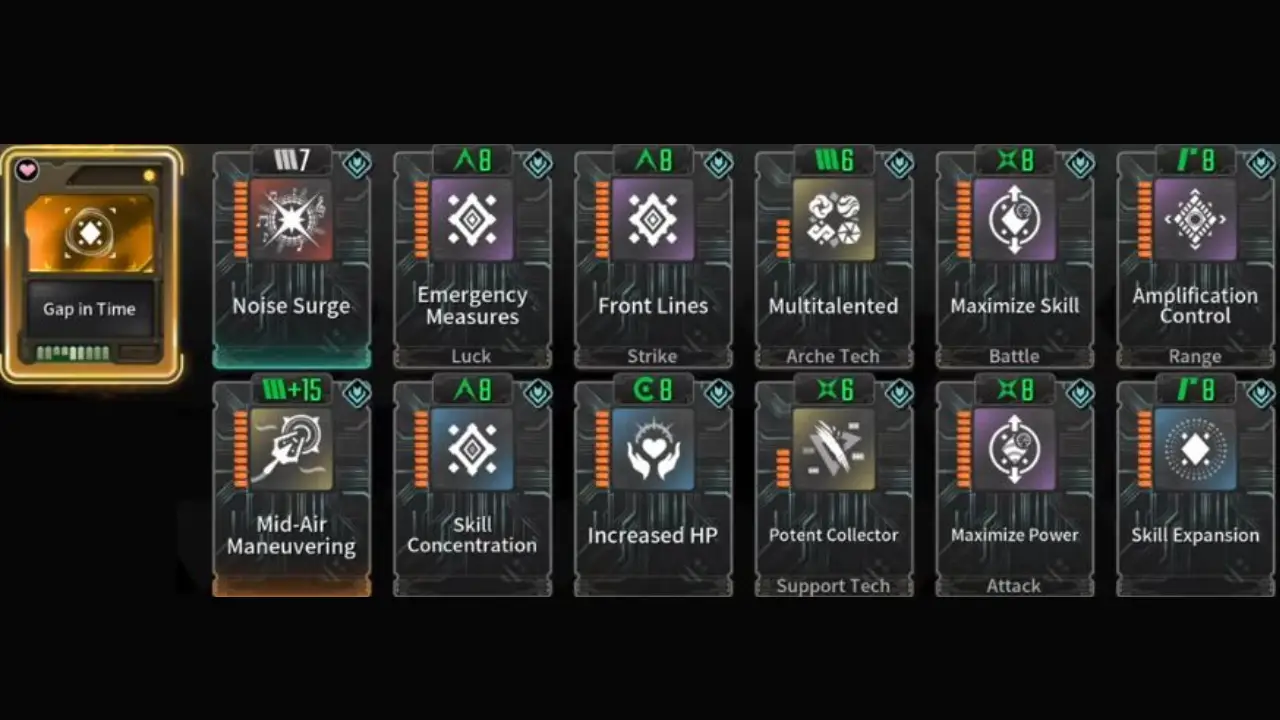Click the Multitalented module icon
Image resolution: width=1280 pixels, height=720 pixels.
point(833,220)
